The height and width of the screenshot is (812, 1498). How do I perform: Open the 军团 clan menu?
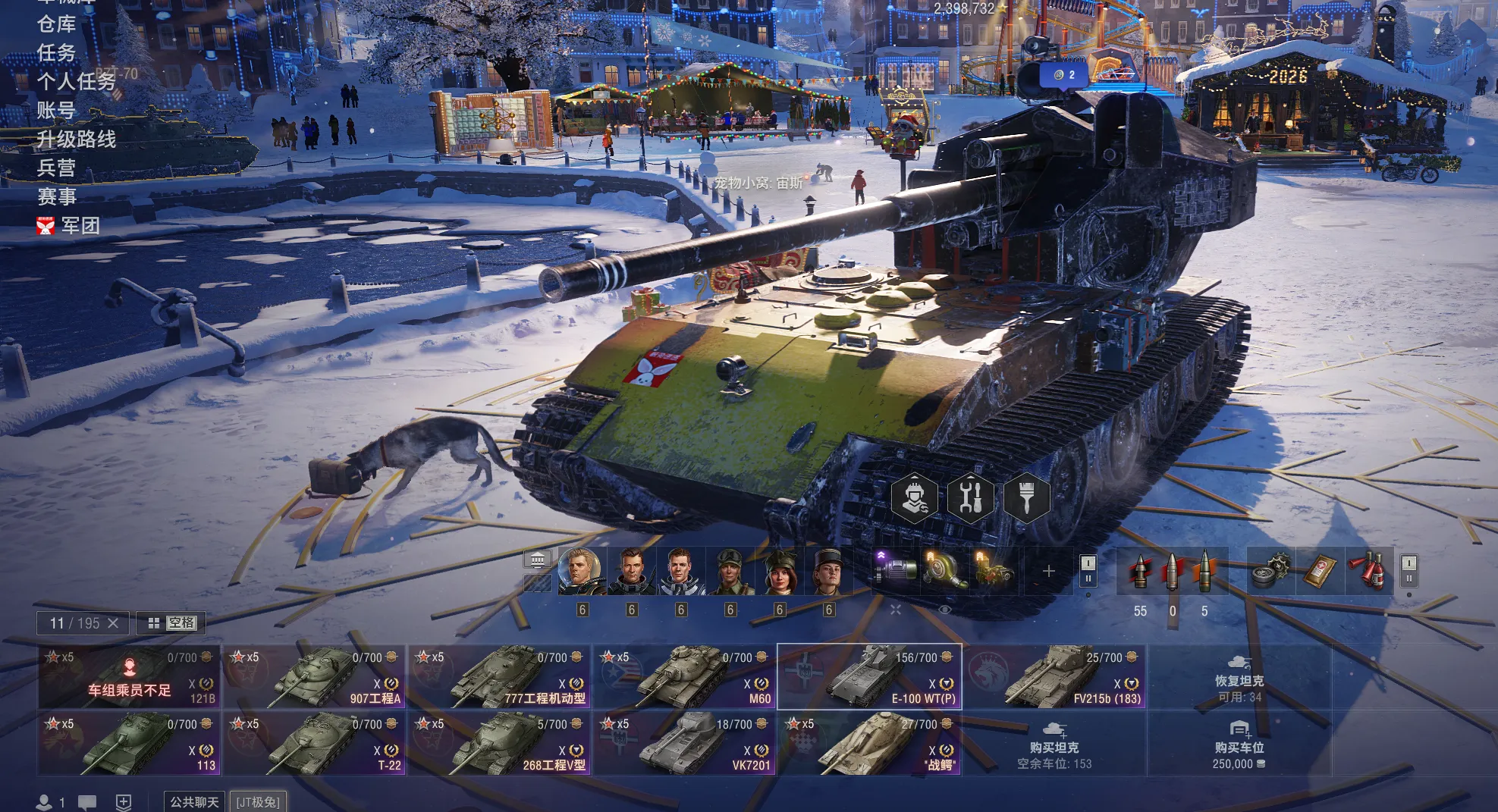pyautogui.click(x=79, y=226)
